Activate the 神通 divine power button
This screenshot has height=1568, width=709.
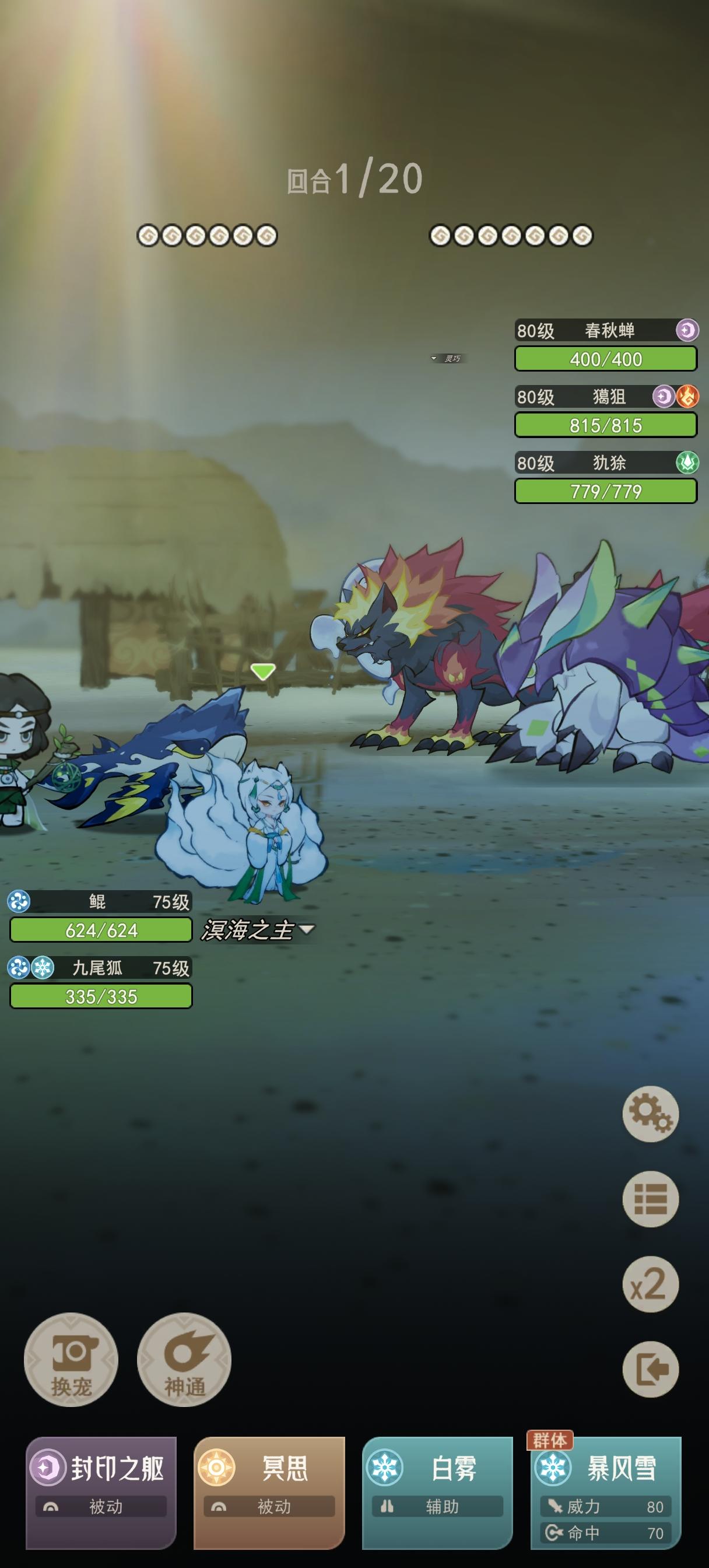click(x=184, y=1359)
